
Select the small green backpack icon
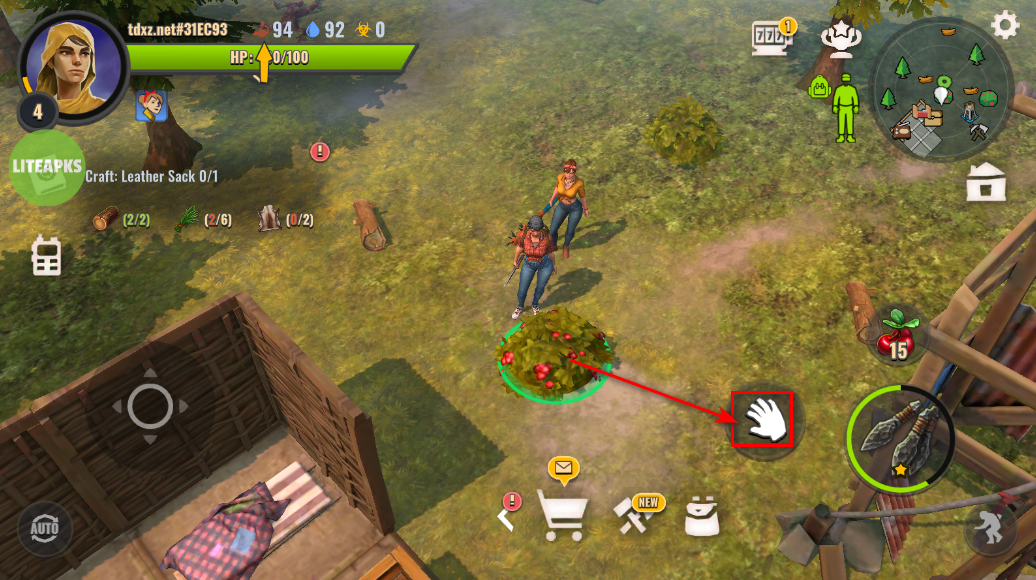tap(820, 88)
